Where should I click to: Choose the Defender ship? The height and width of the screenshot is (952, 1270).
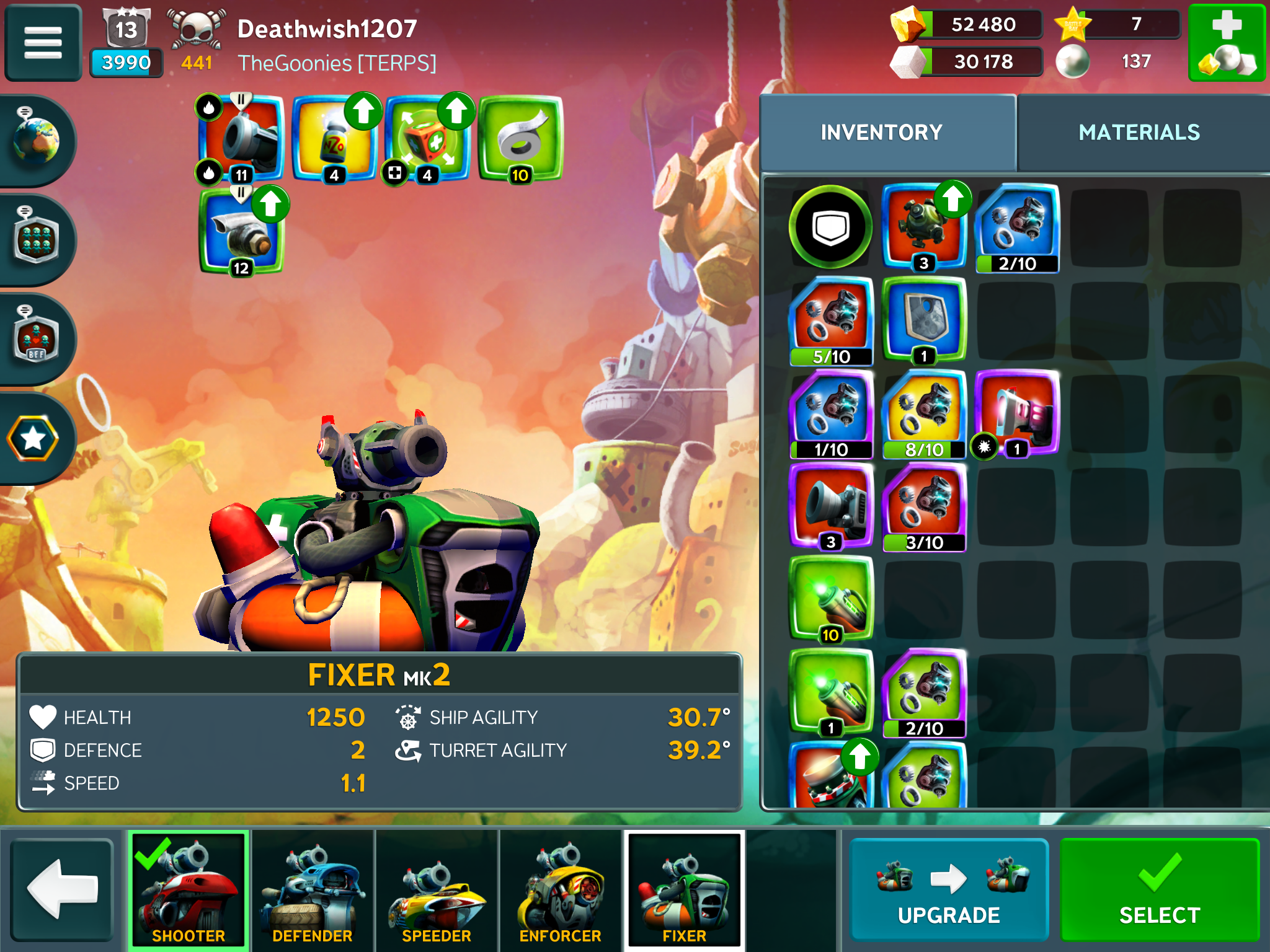pyautogui.click(x=313, y=890)
